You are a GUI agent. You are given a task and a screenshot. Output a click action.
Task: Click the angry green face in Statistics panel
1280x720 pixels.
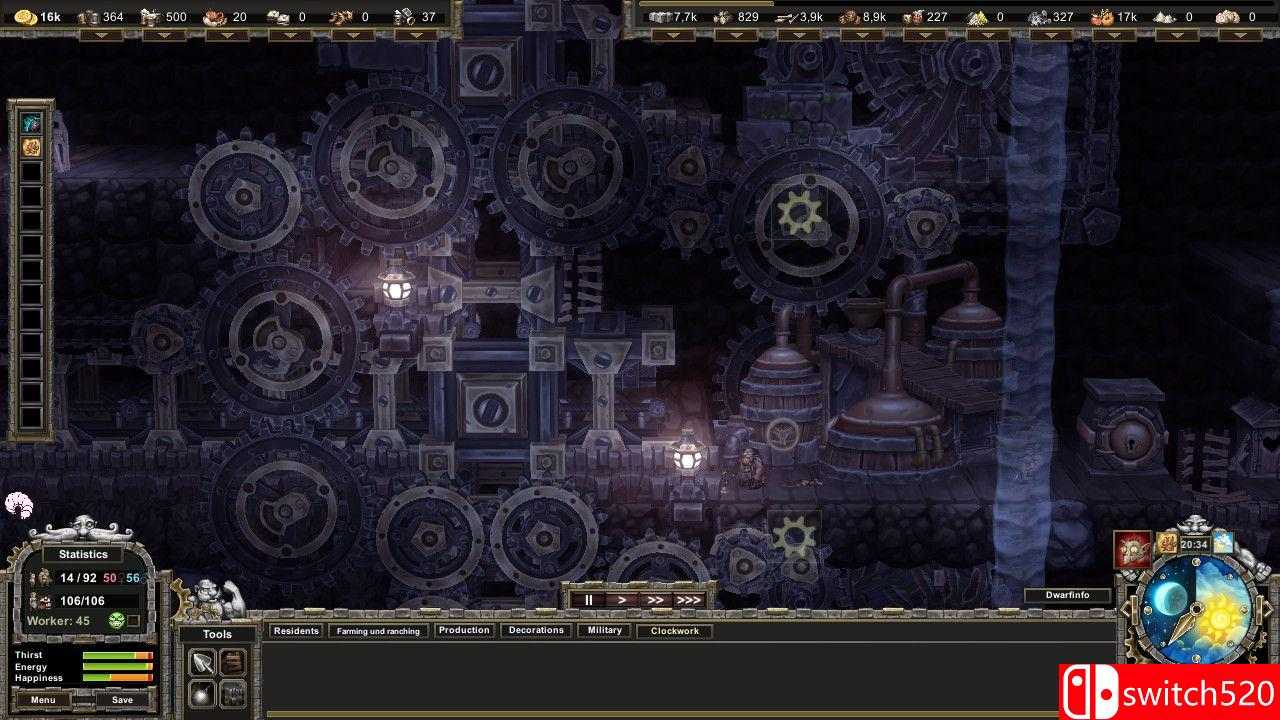(117, 620)
